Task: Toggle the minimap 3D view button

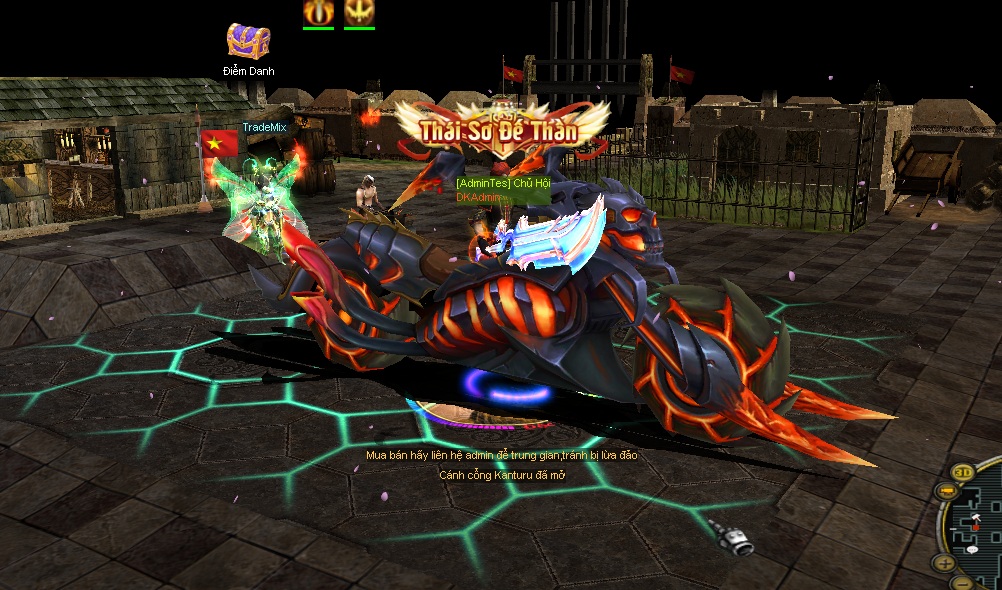Action: 963,472
